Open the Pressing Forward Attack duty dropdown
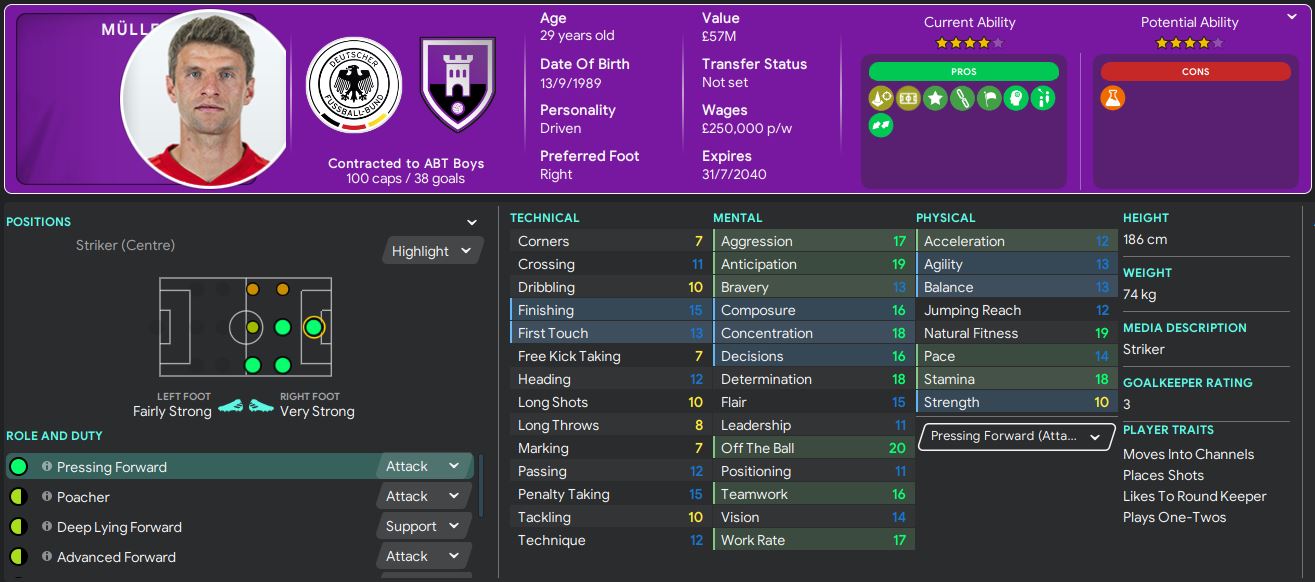The image size is (1315, 582). tap(424, 467)
